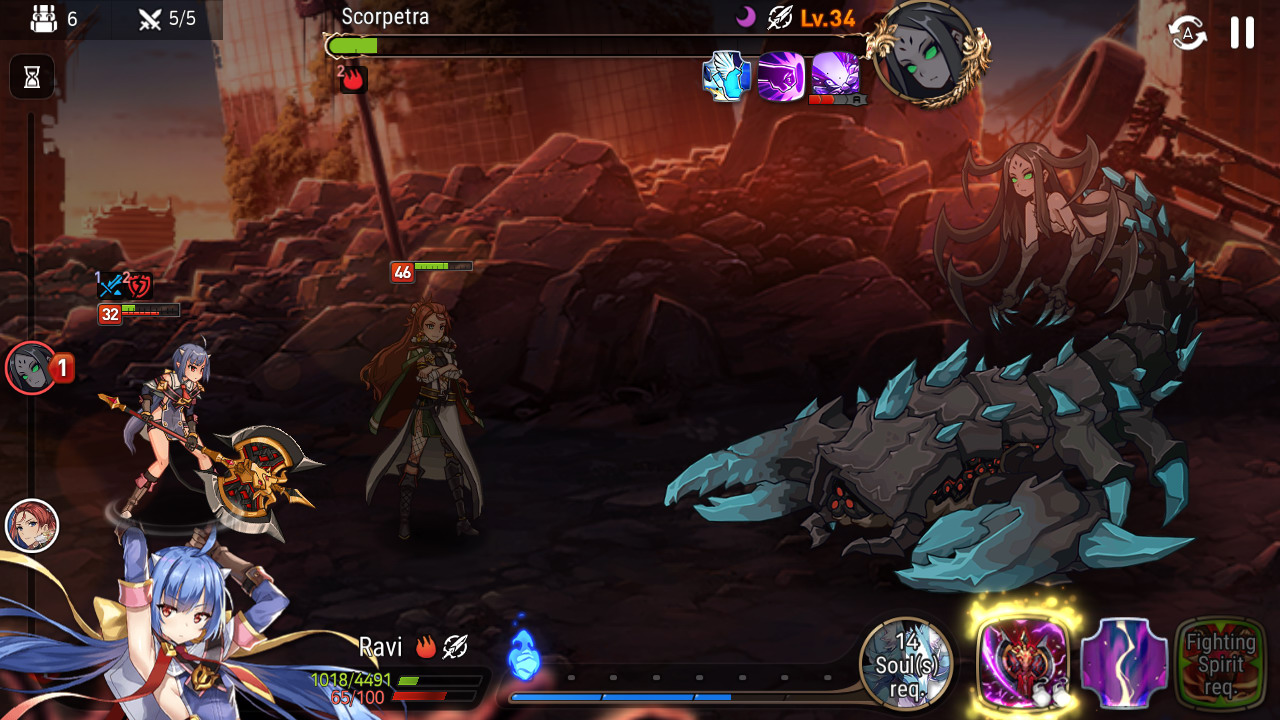Inspect Scorpetra's blue winged buff icon

pos(727,76)
